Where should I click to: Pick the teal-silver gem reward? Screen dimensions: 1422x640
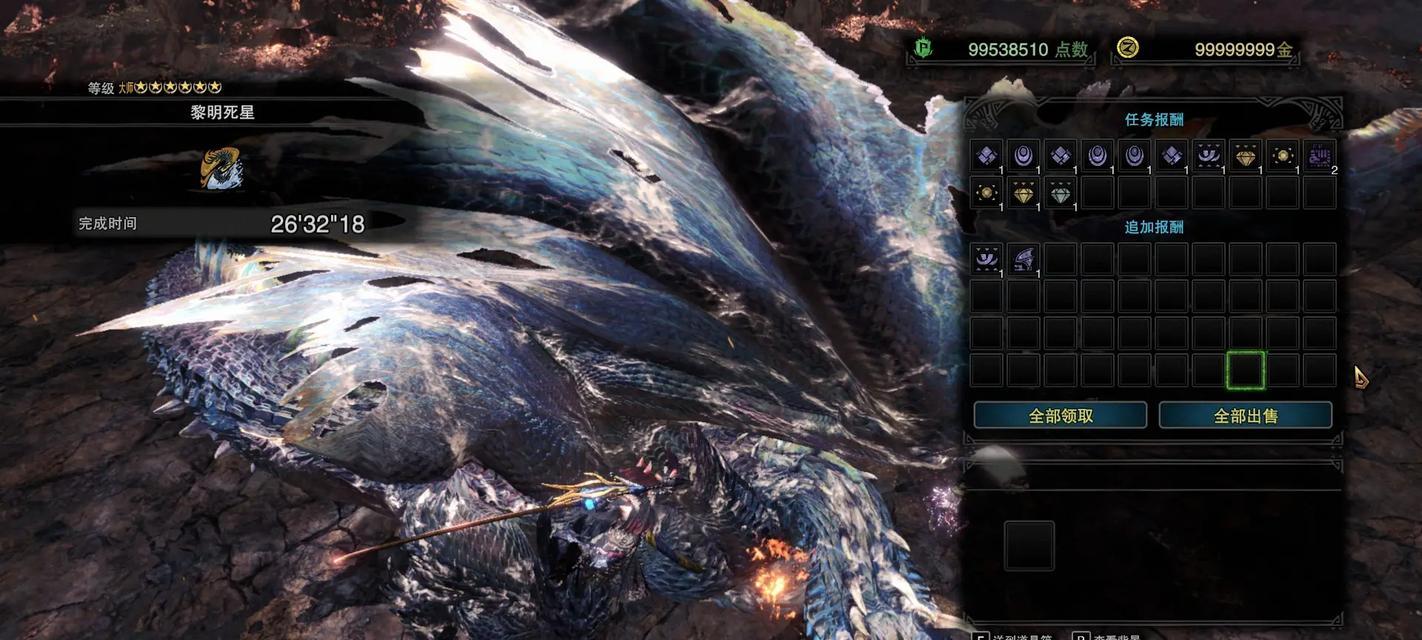pos(1061,193)
